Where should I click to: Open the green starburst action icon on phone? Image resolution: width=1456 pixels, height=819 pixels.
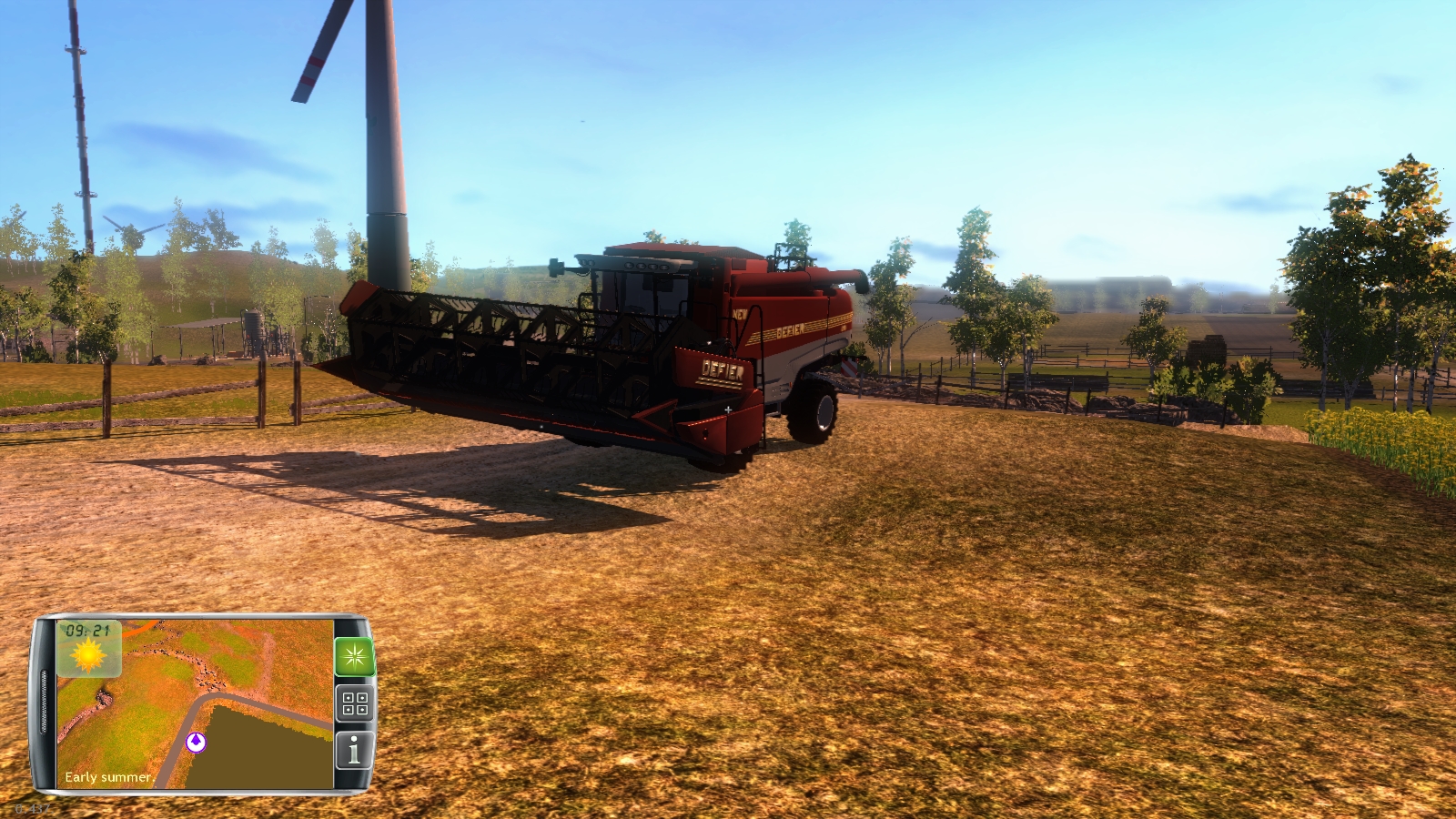tap(353, 656)
